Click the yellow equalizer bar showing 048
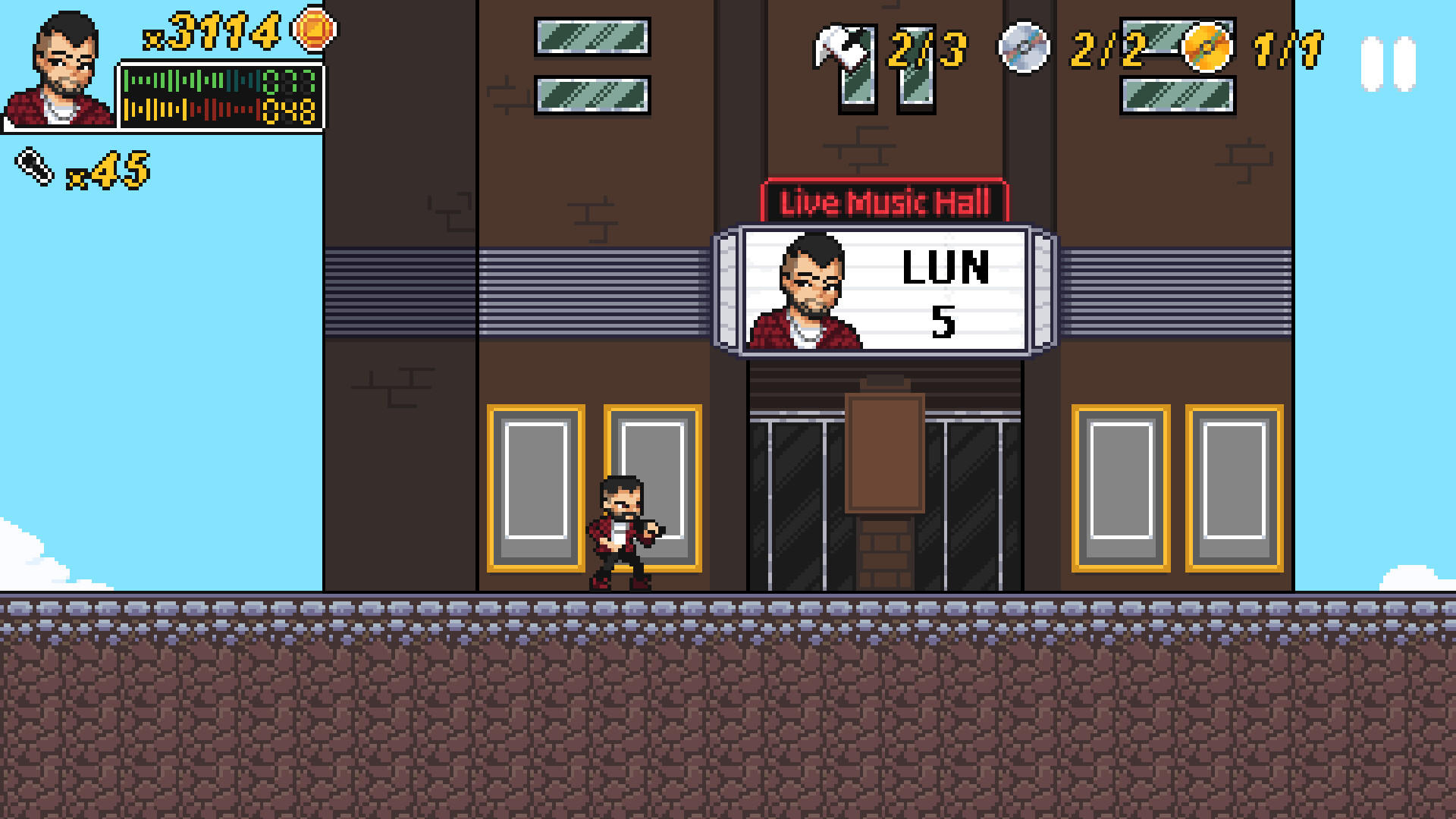 pyautogui.click(x=205, y=110)
